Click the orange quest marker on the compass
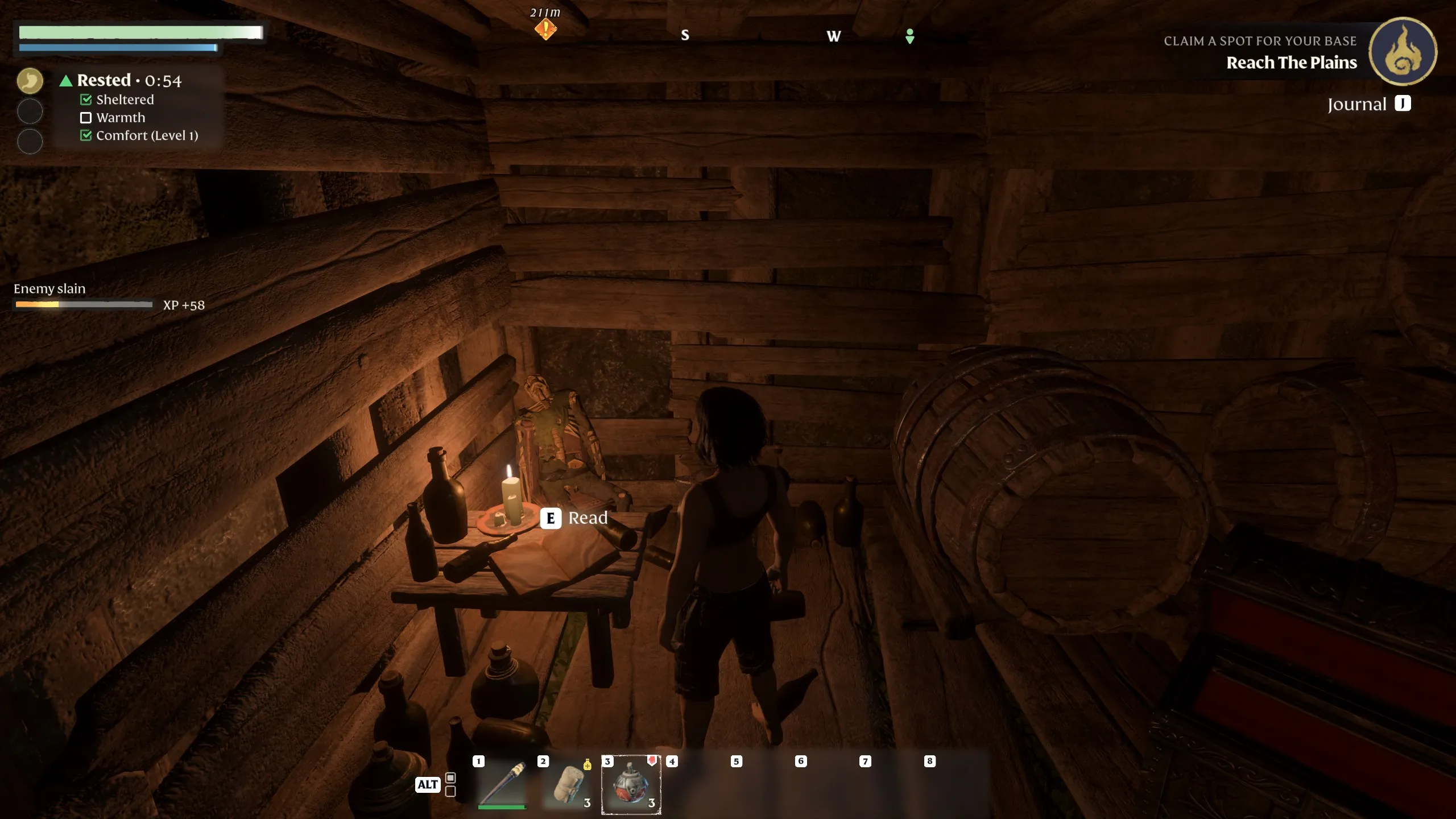This screenshot has width=1456, height=819. coord(545,28)
